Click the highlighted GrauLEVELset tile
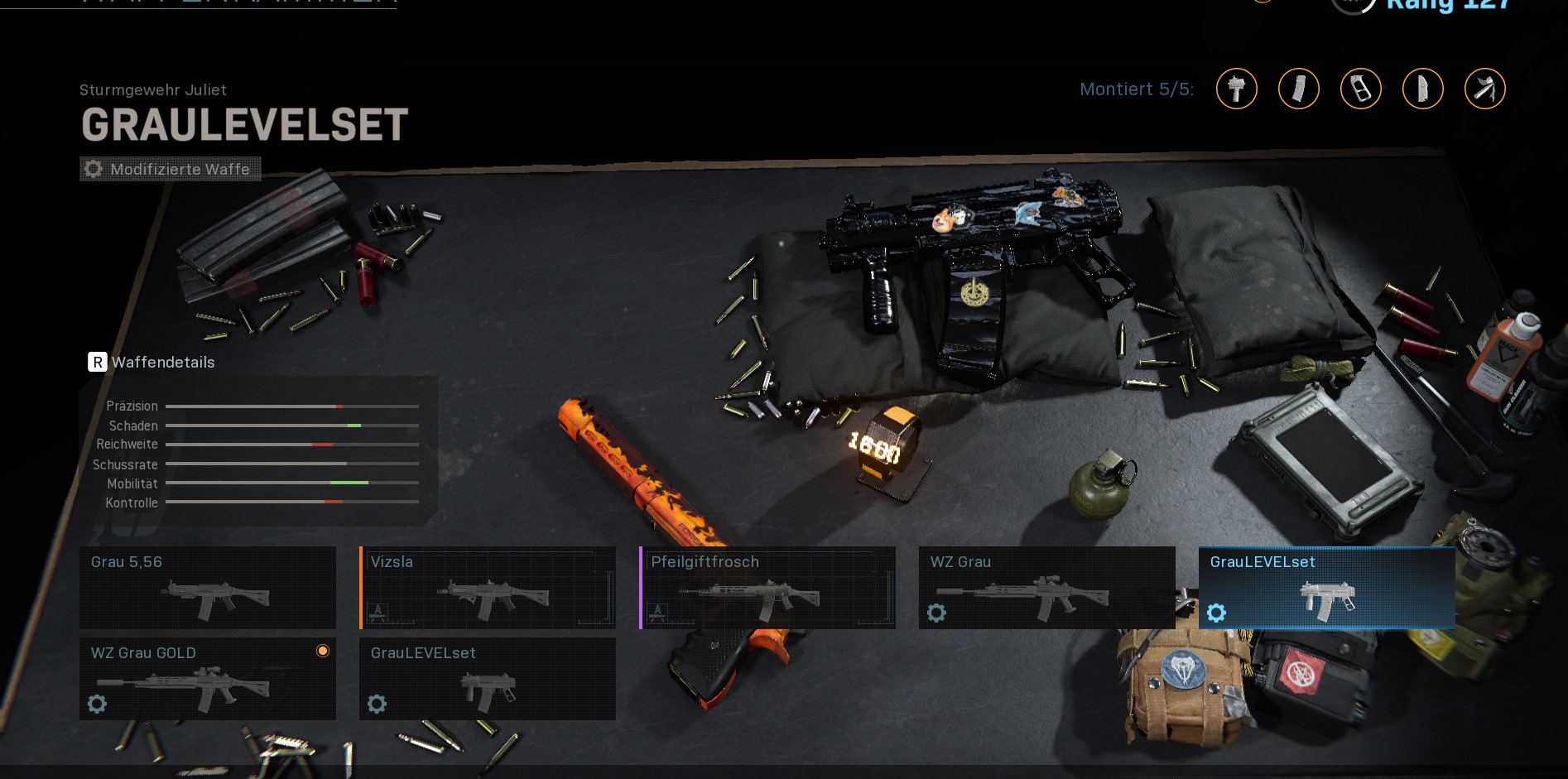The height and width of the screenshot is (779, 1568). click(1326, 587)
